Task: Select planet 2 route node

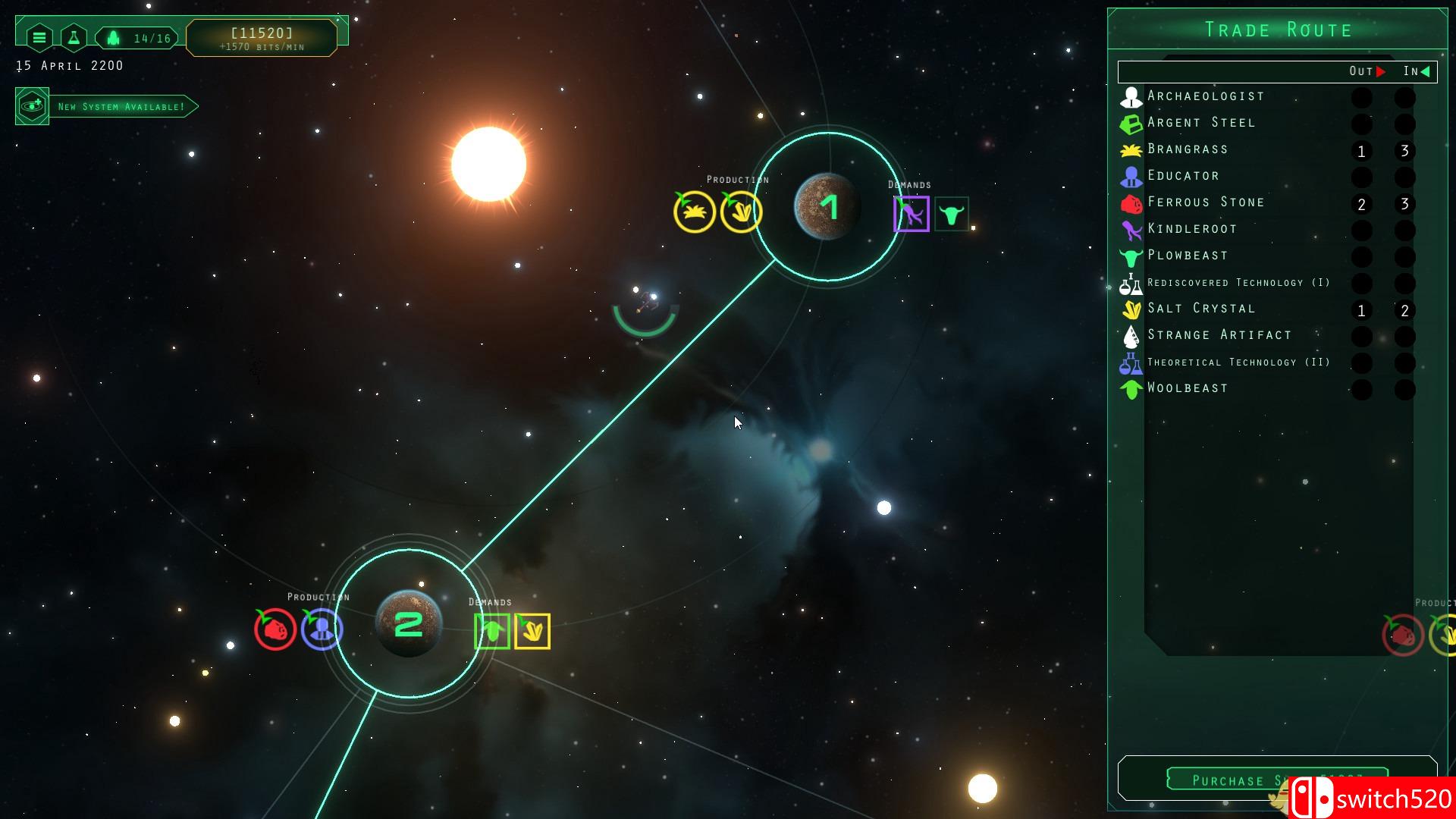Action: tap(409, 624)
